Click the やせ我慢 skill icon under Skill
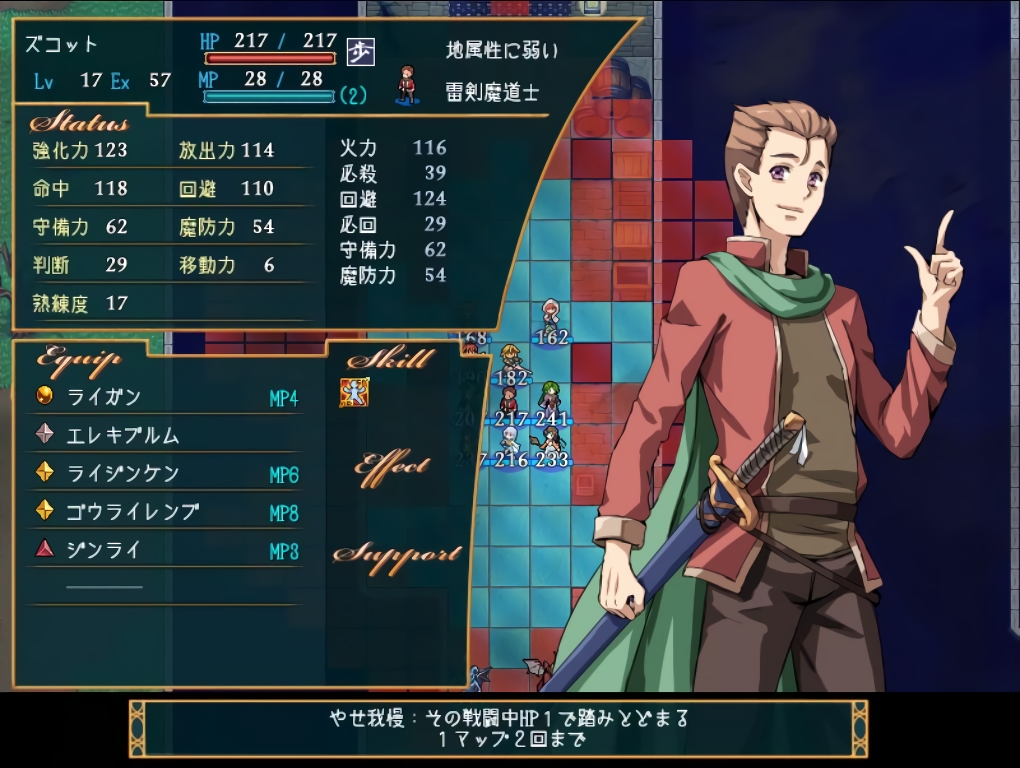The image size is (1020, 768). click(355, 393)
